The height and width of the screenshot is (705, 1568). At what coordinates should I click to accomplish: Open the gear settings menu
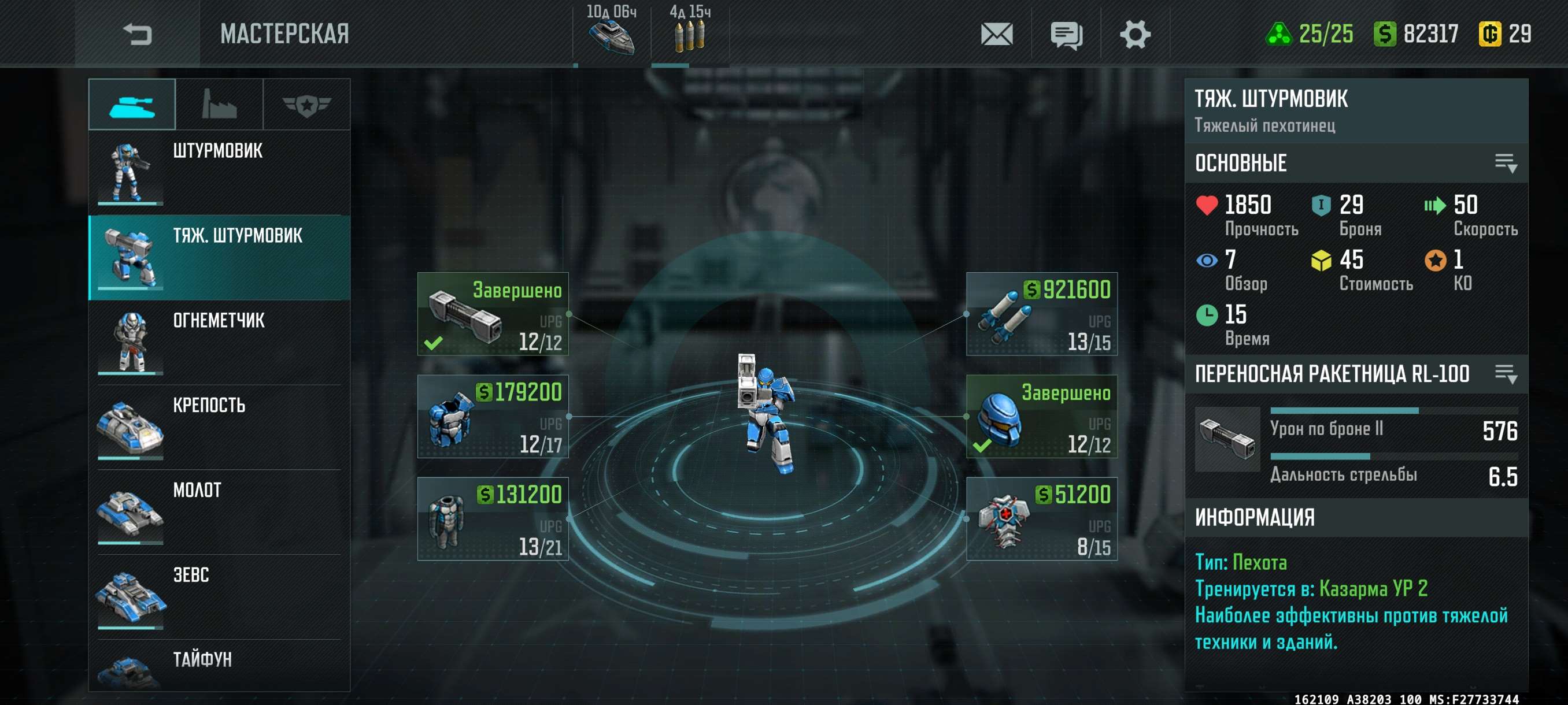click(x=1134, y=34)
